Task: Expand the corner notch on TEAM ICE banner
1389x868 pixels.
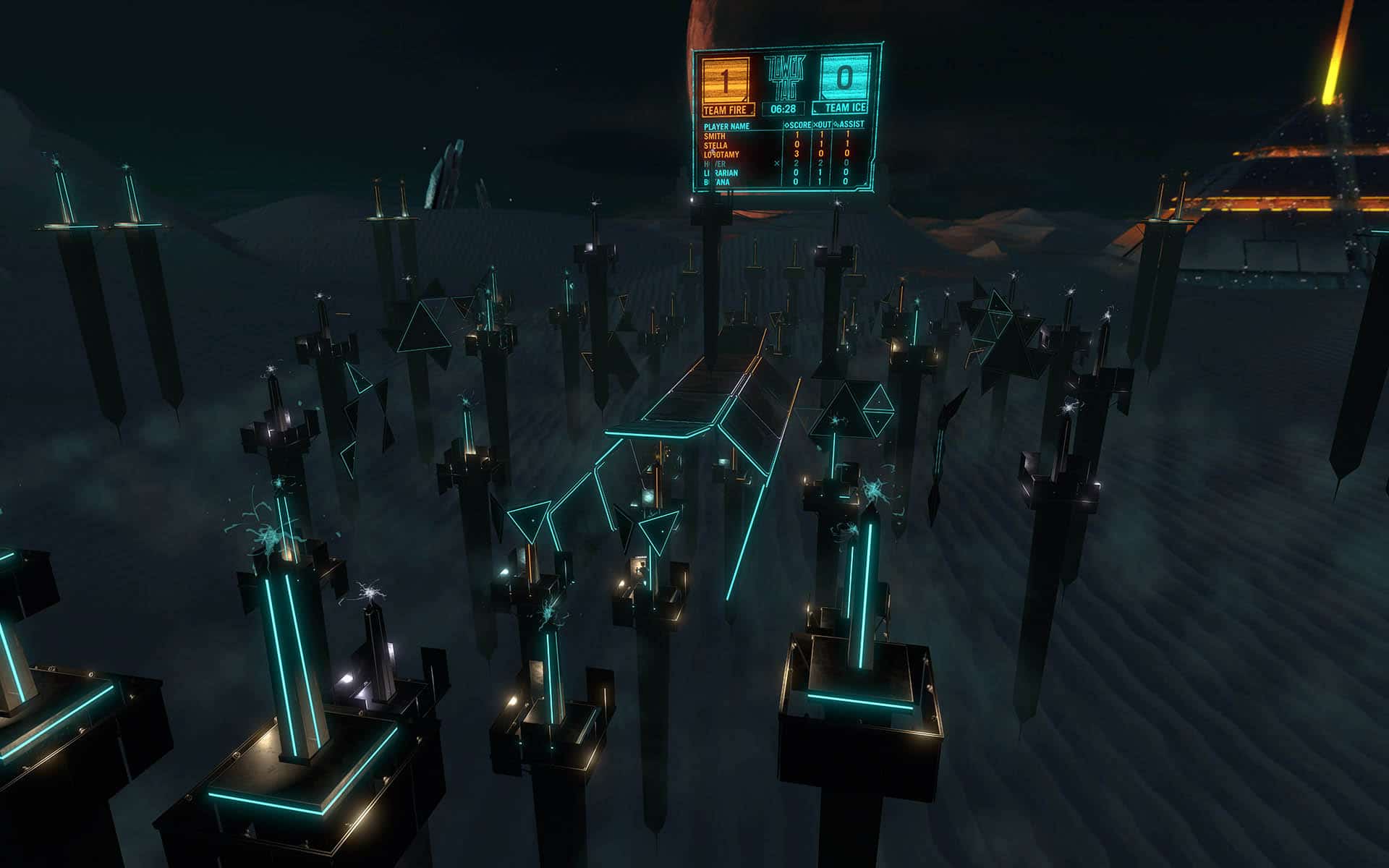Action: 815,111
